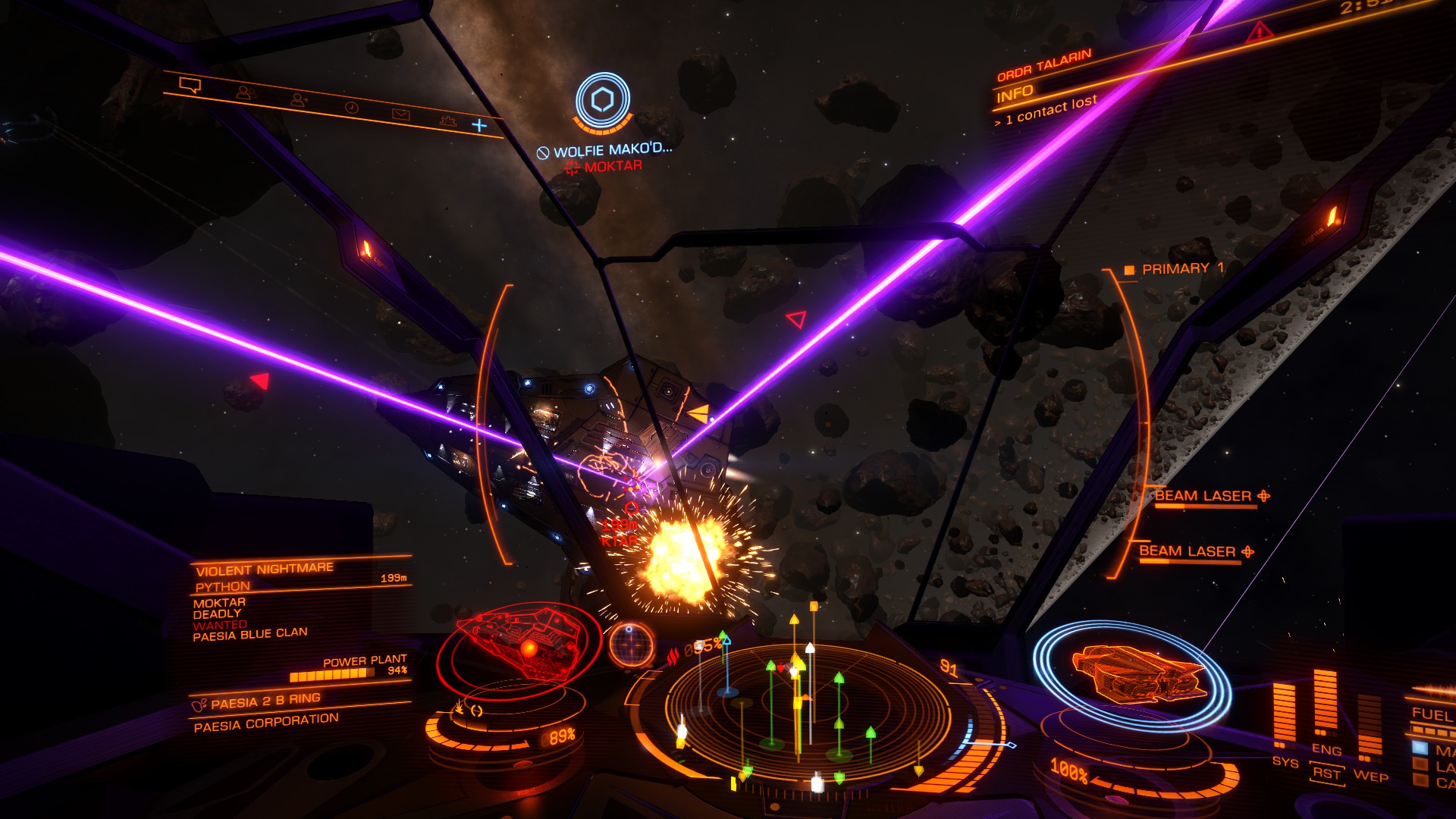1456x819 pixels.
Task: Open the friends list tab
Action: (x=244, y=93)
